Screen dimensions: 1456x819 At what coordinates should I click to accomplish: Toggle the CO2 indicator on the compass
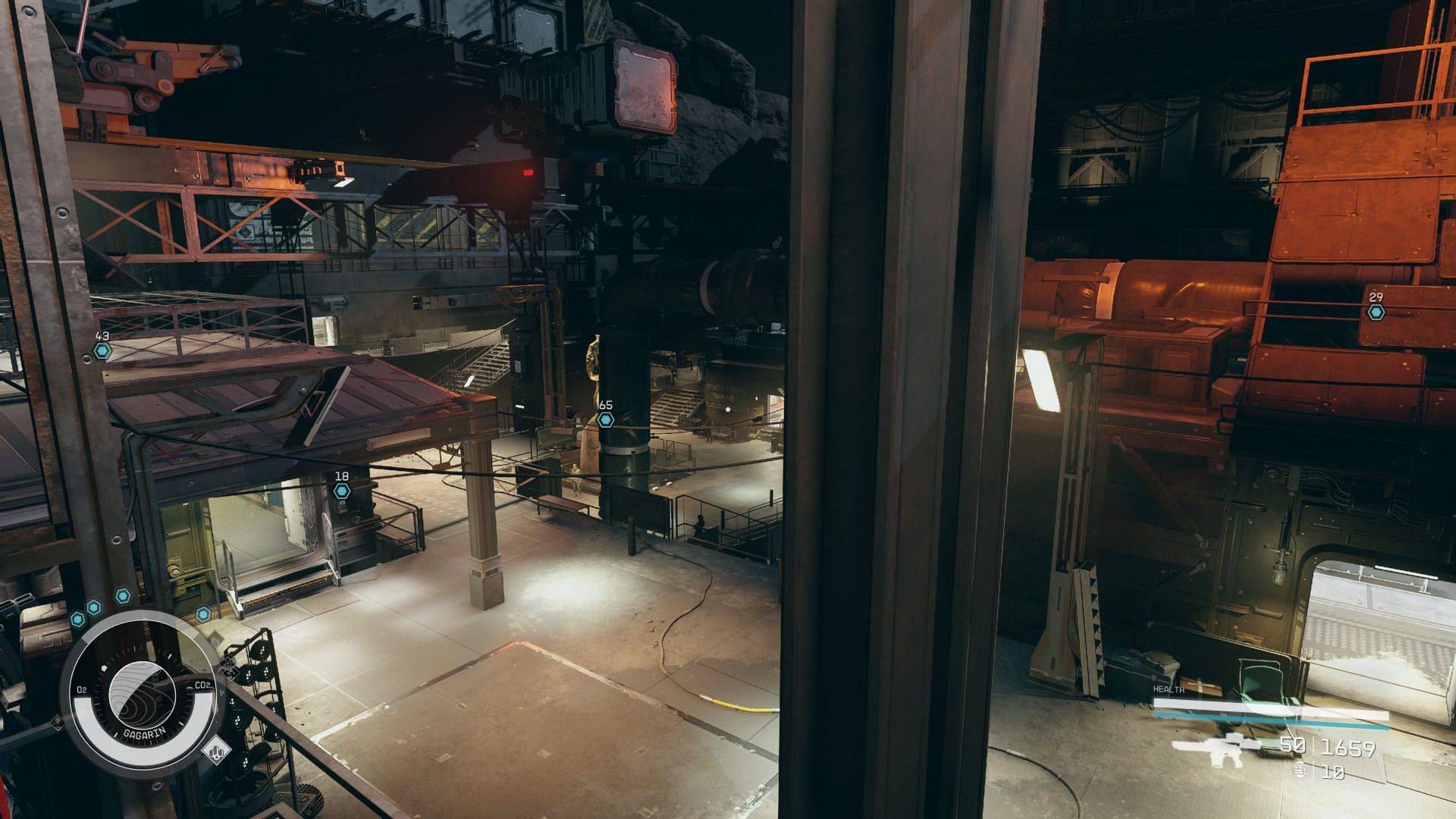[x=203, y=686]
